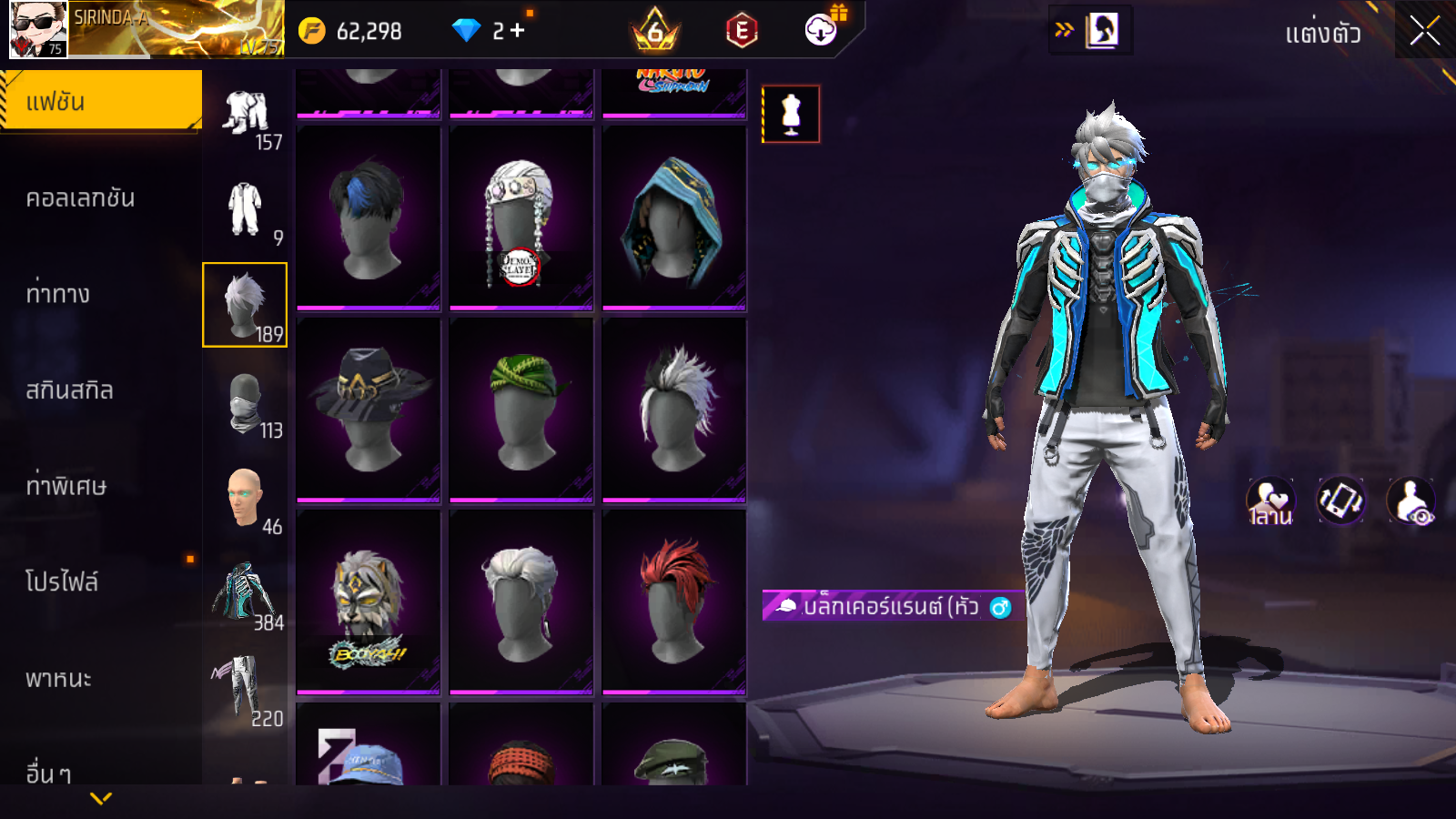Viewport: 1456px width, 819px height.
Task: Pick the Booyah tiger mask head
Action: pos(369,602)
